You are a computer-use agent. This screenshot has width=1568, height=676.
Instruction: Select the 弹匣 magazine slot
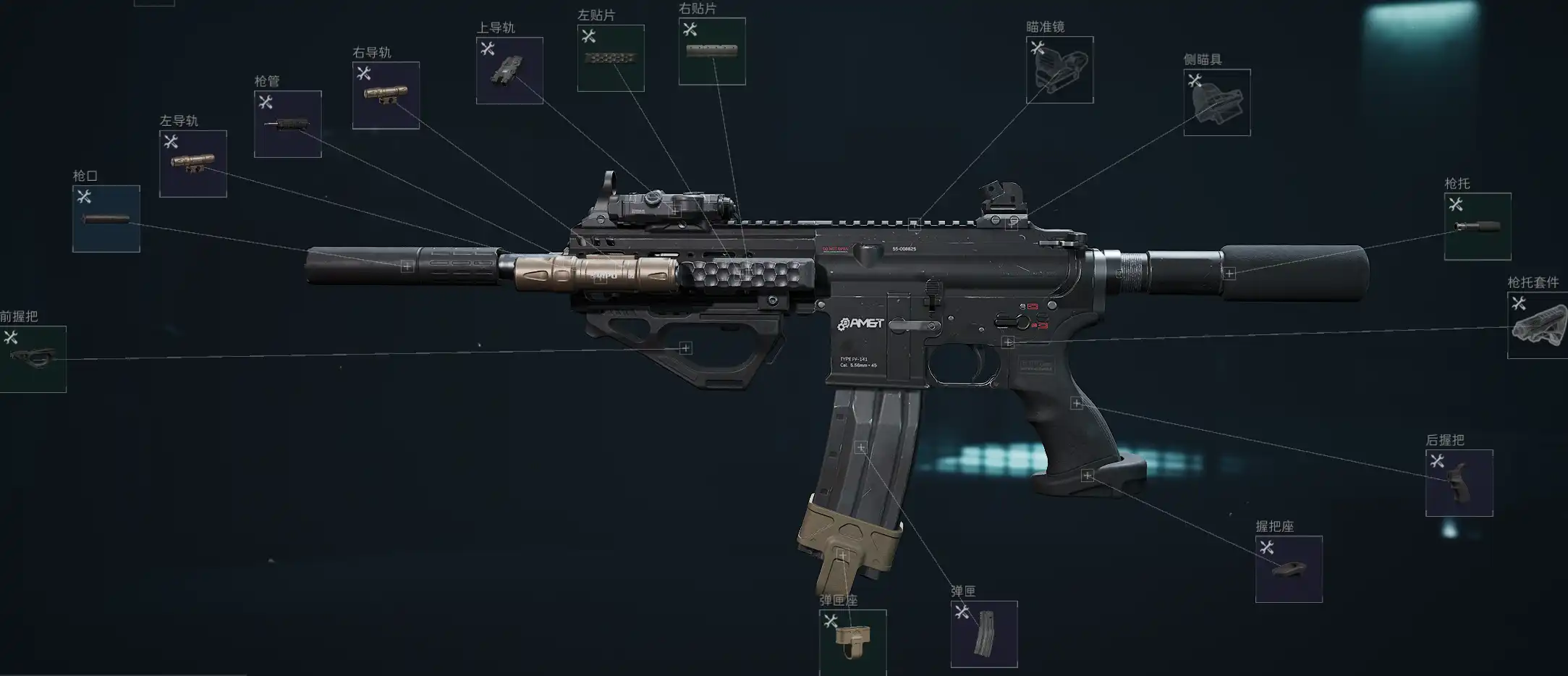pos(983,634)
